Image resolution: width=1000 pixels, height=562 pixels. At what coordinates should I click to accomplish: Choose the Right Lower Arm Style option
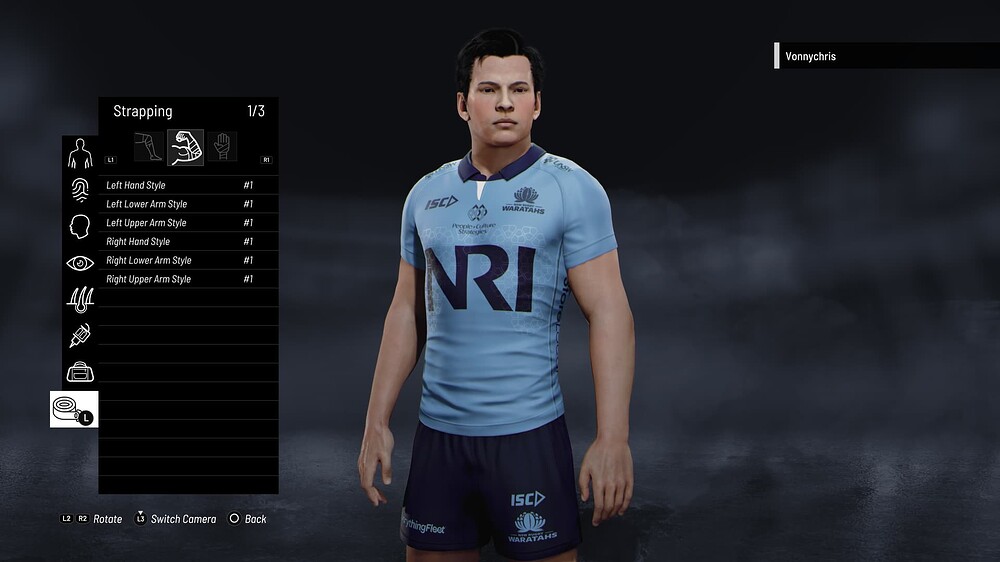180,260
